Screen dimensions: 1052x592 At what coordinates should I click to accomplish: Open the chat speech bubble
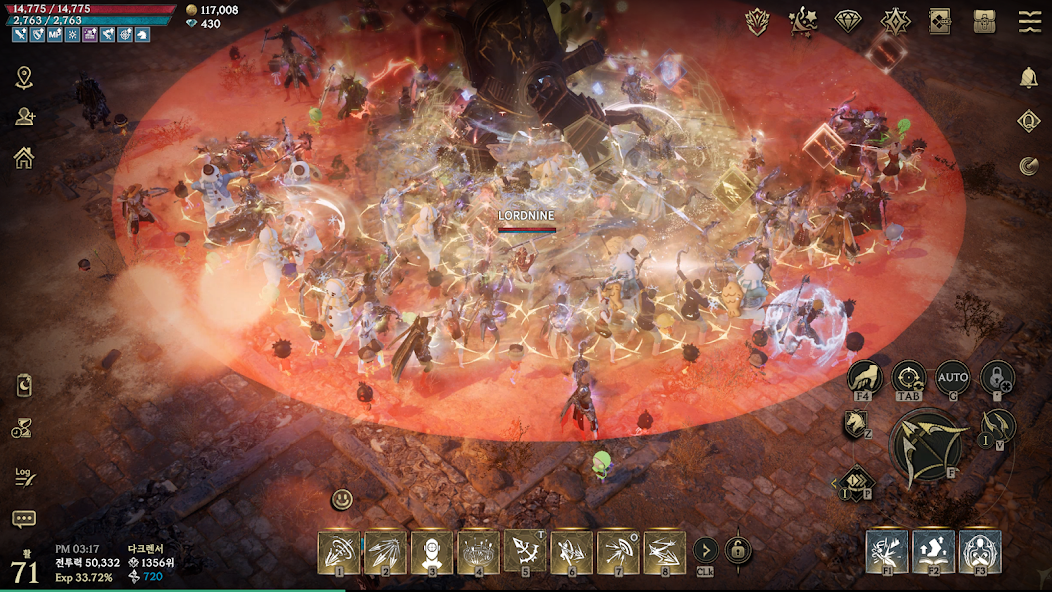[x=24, y=519]
